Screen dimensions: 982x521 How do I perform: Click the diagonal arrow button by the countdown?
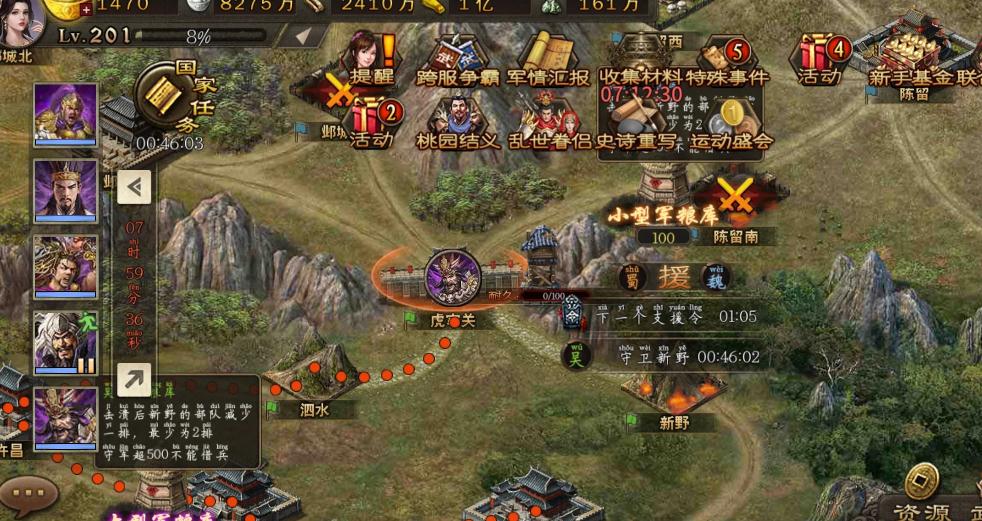point(134,379)
